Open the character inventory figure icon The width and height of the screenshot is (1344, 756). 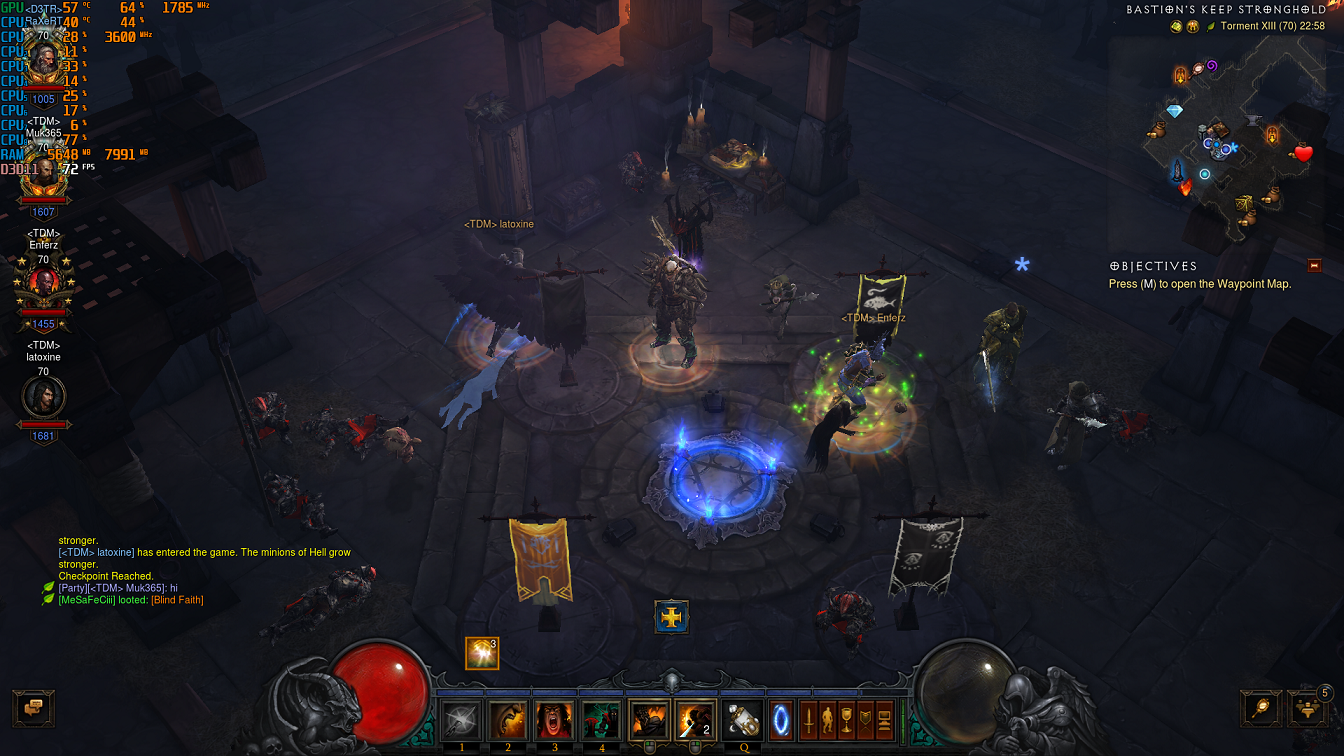(827, 721)
